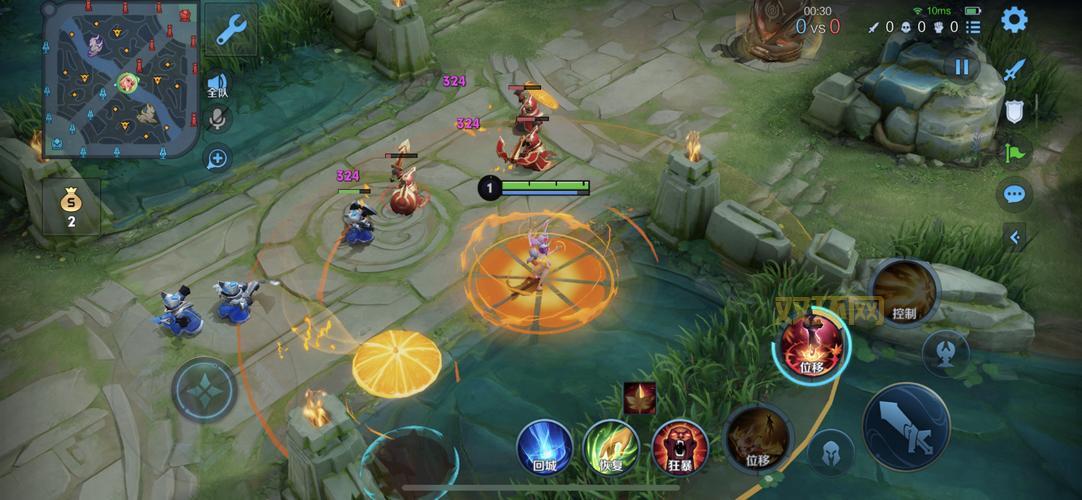
Task: Send the green flag signal
Action: 1014,152
